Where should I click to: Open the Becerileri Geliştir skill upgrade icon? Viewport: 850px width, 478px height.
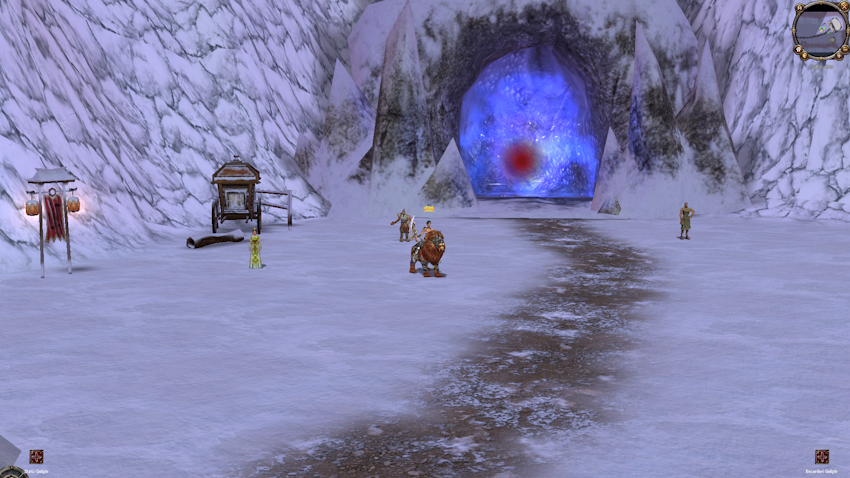click(822, 457)
